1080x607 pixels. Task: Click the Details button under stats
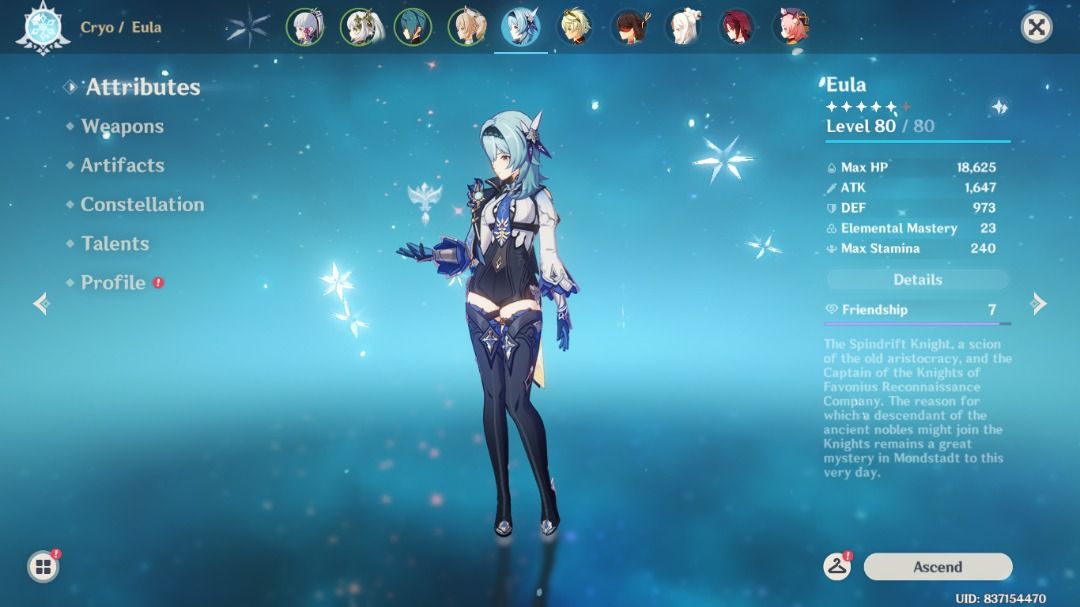(917, 280)
